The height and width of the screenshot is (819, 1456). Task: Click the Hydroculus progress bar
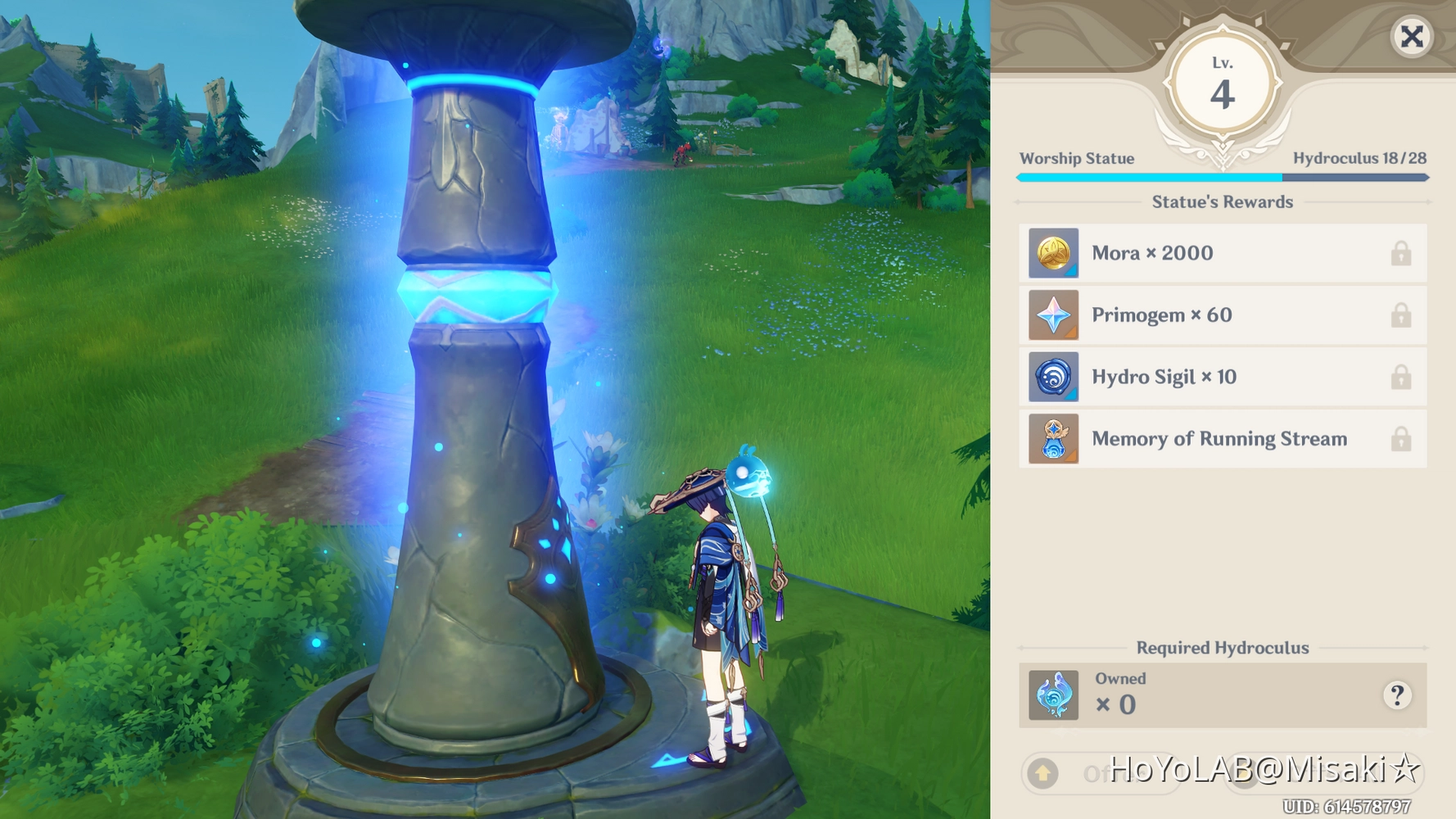coord(1223,175)
